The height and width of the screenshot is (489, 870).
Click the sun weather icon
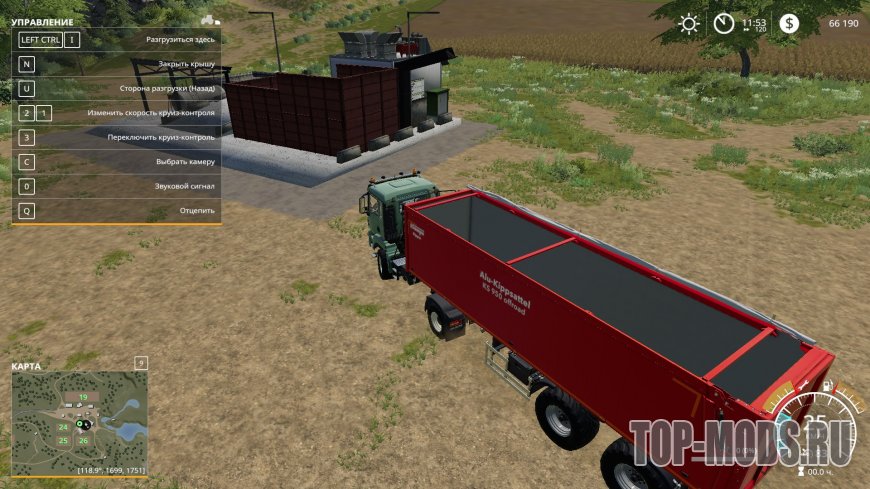click(x=689, y=23)
